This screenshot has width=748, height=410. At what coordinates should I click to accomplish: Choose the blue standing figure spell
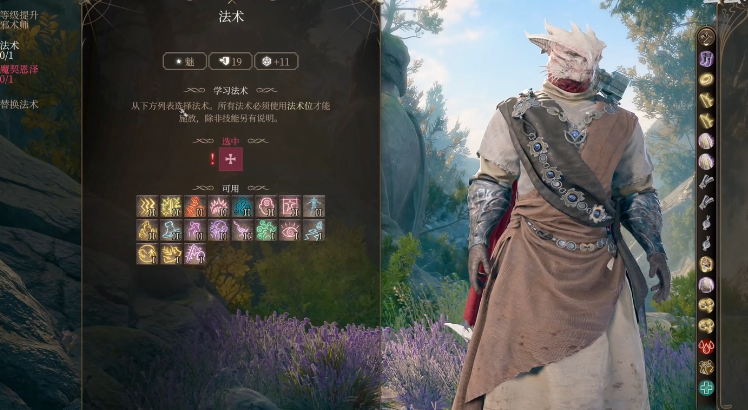pos(314,206)
